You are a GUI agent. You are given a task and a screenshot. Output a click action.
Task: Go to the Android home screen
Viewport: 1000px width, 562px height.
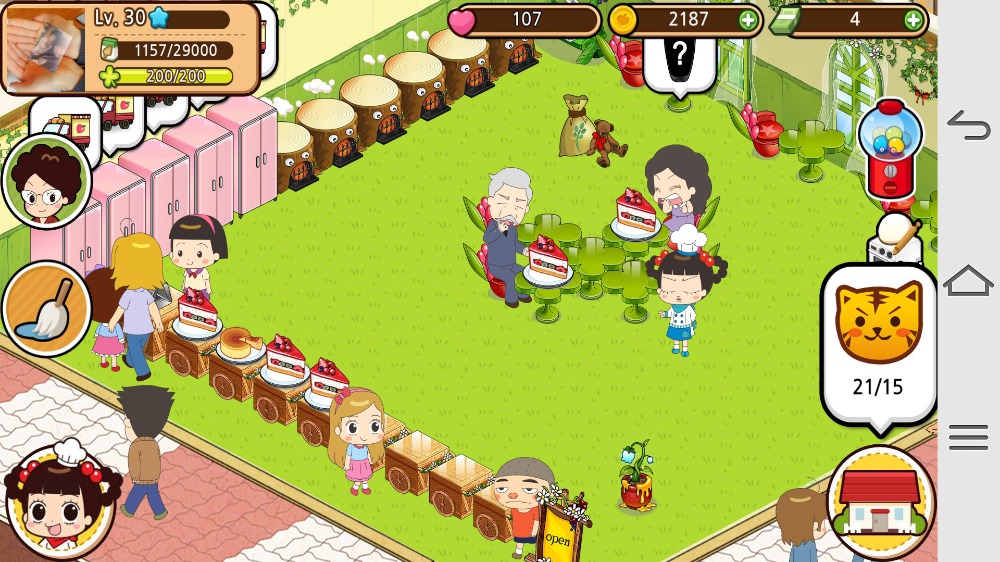[x=968, y=281]
